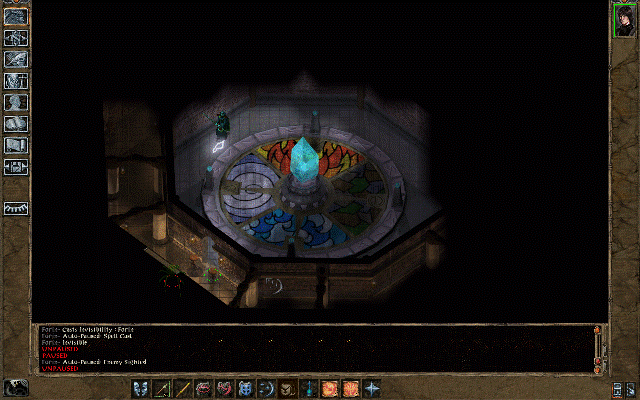Open the journal from the sidebar
The width and height of the screenshot is (640, 400).
pyautogui.click(x=16, y=59)
